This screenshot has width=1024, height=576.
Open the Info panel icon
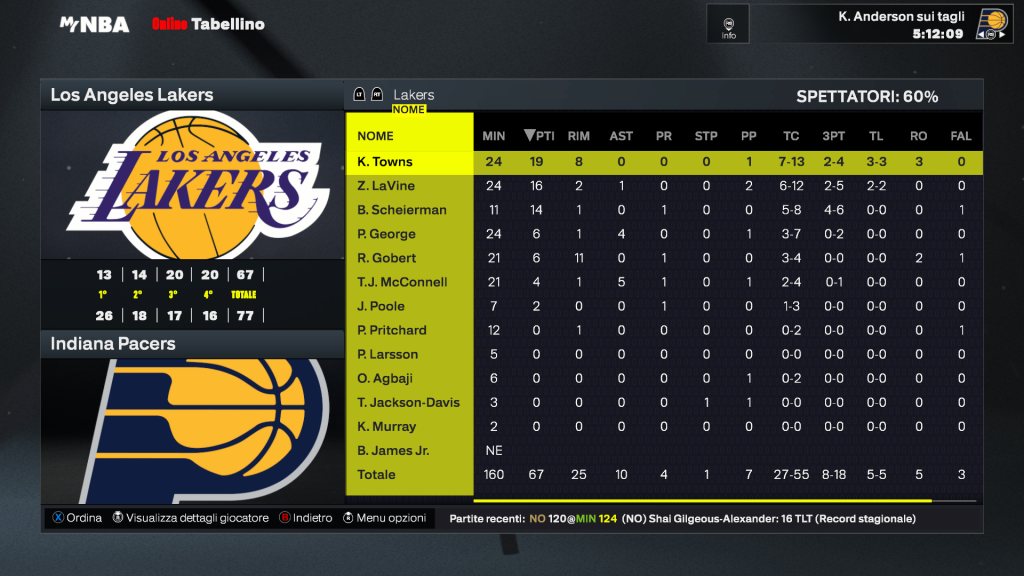pyautogui.click(x=729, y=24)
